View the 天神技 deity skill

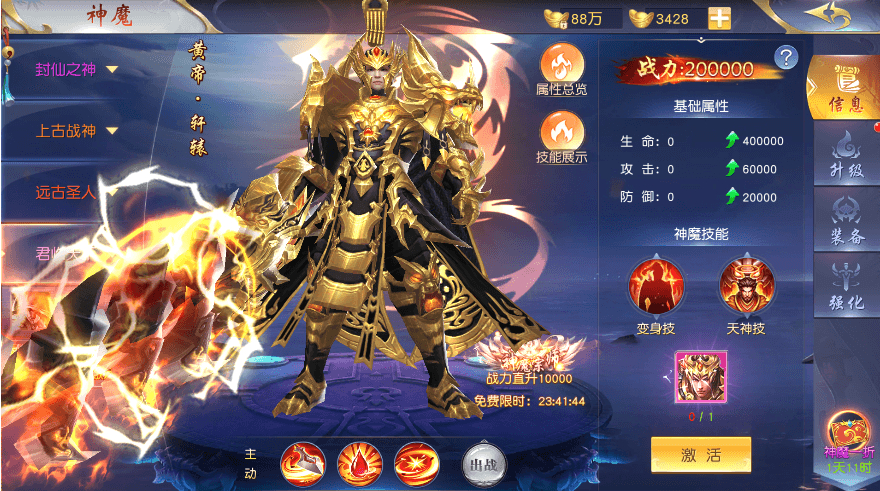[746, 288]
